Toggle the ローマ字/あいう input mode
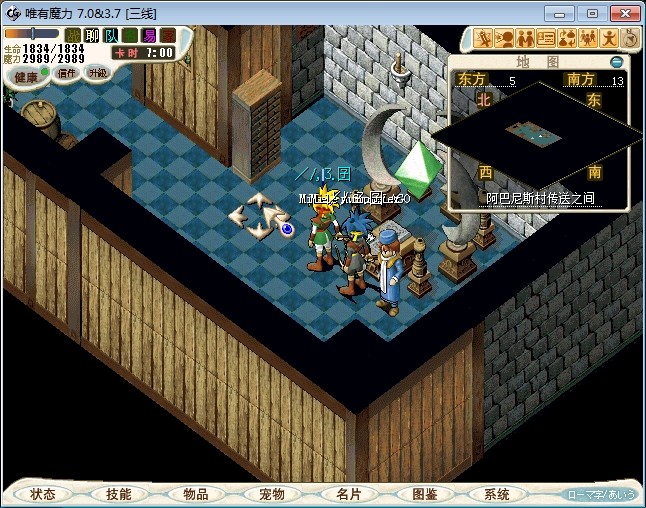The image size is (646, 508). (x=600, y=494)
